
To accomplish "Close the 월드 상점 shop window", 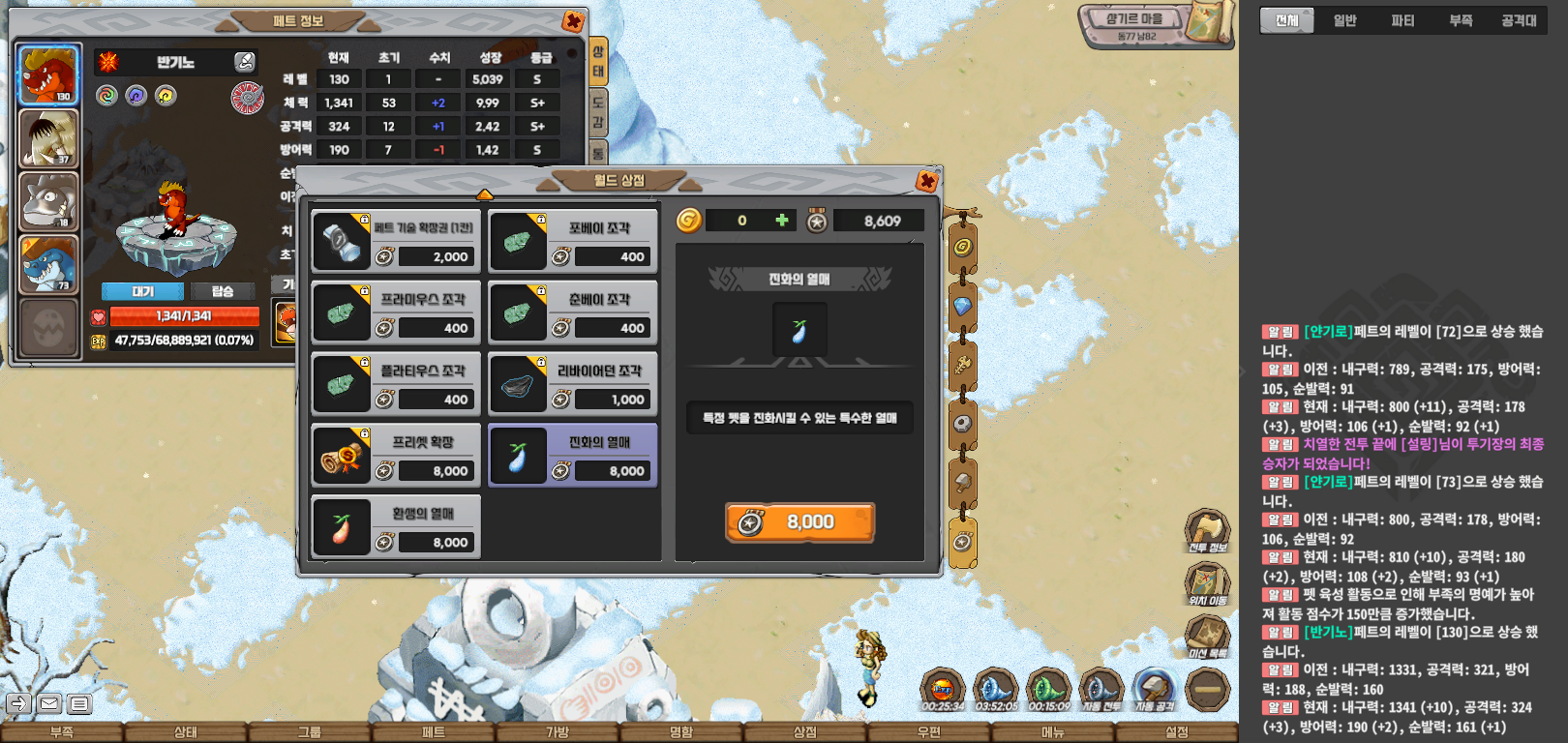I will coord(926,181).
